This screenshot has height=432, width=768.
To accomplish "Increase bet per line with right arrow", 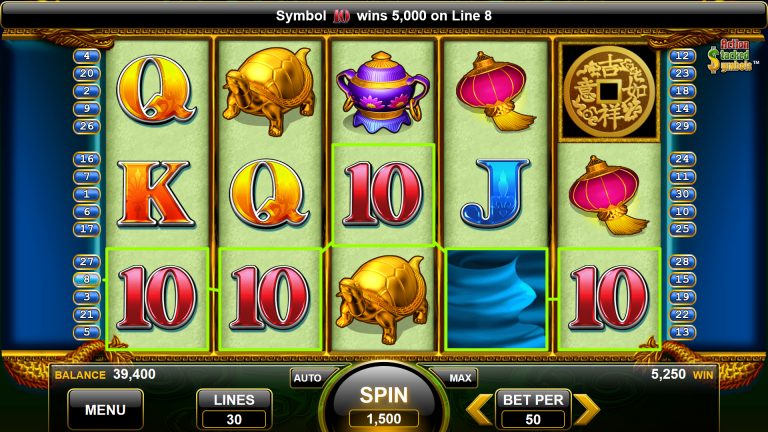I will point(586,409).
